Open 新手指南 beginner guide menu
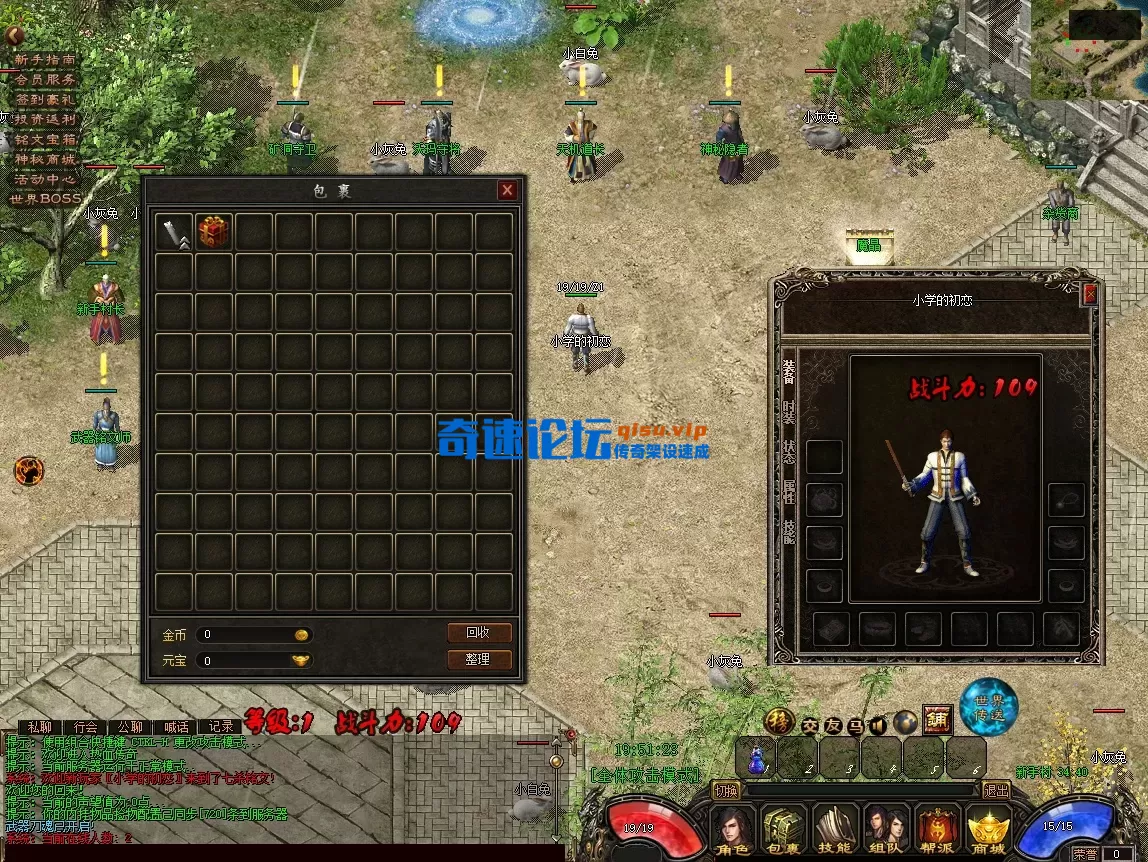 pyautogui.click(x=44, y=60)
